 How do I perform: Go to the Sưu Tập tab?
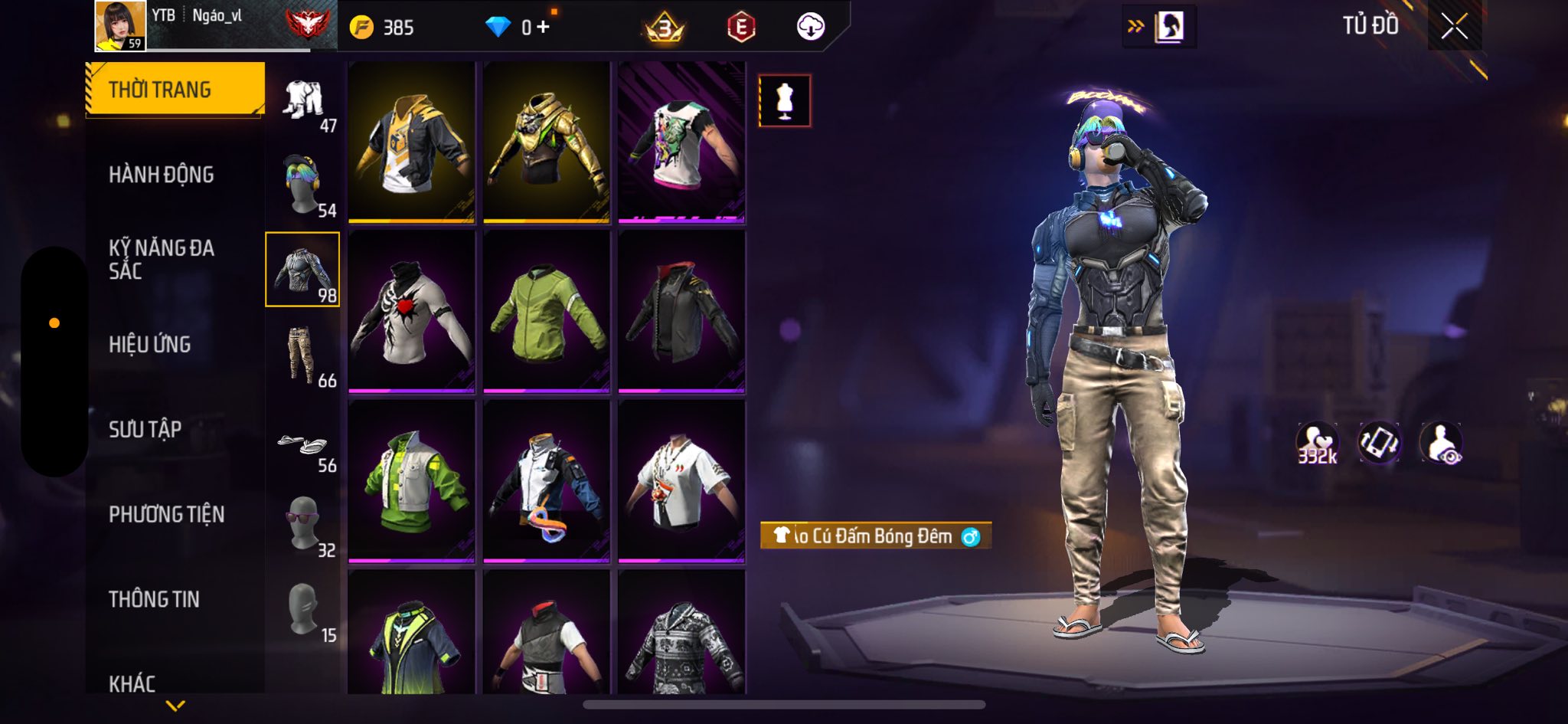tap(145, 429)
